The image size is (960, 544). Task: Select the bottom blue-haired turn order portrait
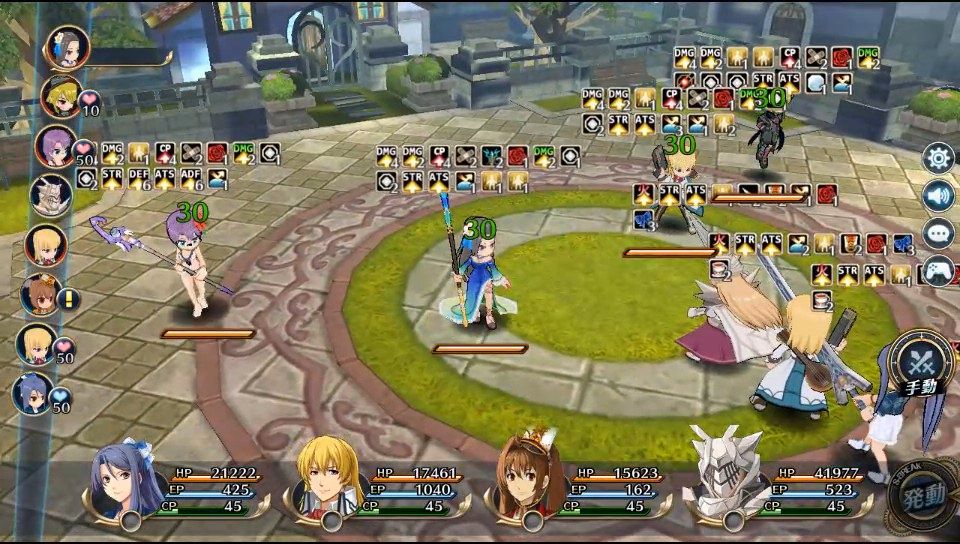coord(33,393)
